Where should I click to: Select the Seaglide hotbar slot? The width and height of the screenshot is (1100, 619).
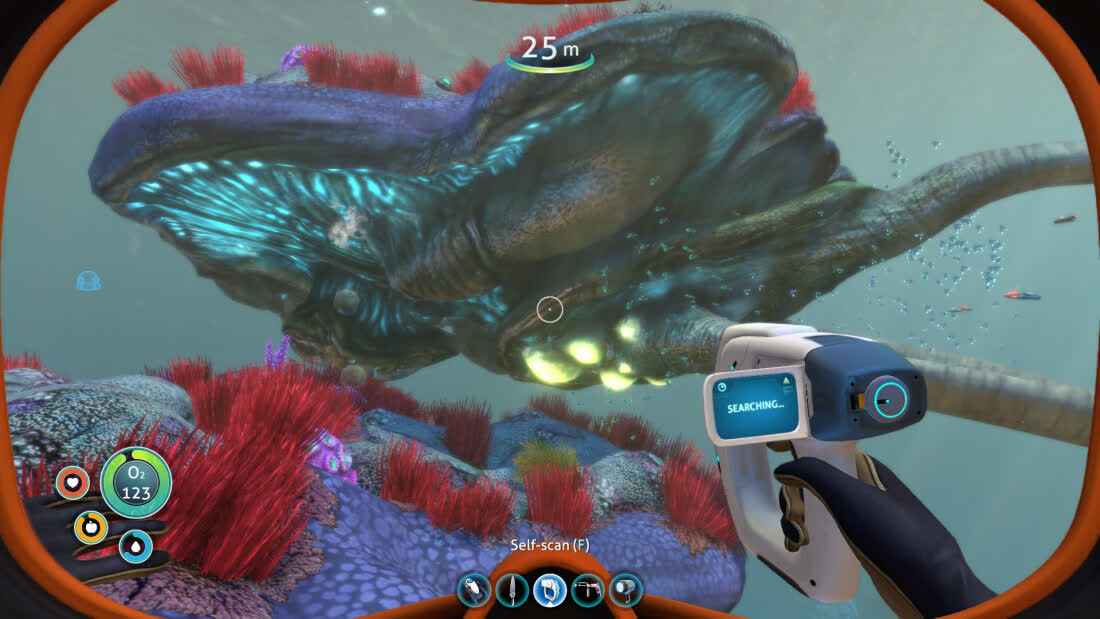474,590
